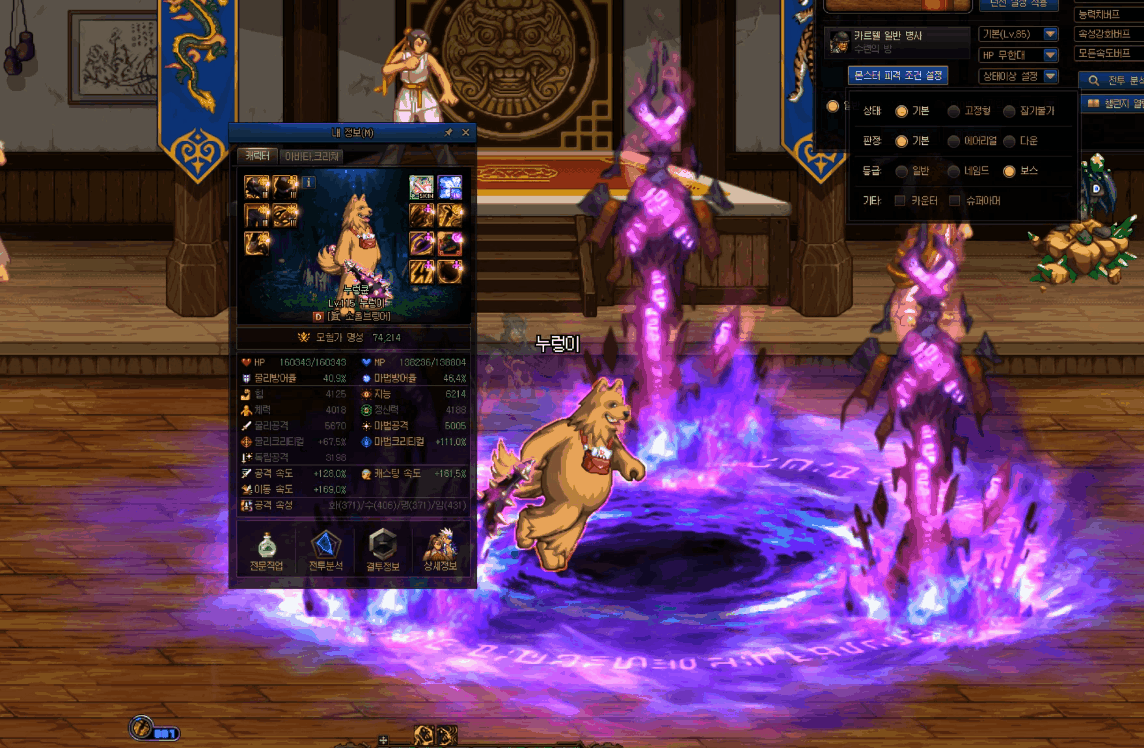Enable the 카운터 checkbox
The width and height of the screenshot is (1144, 748).
click(x=900, y=201)
